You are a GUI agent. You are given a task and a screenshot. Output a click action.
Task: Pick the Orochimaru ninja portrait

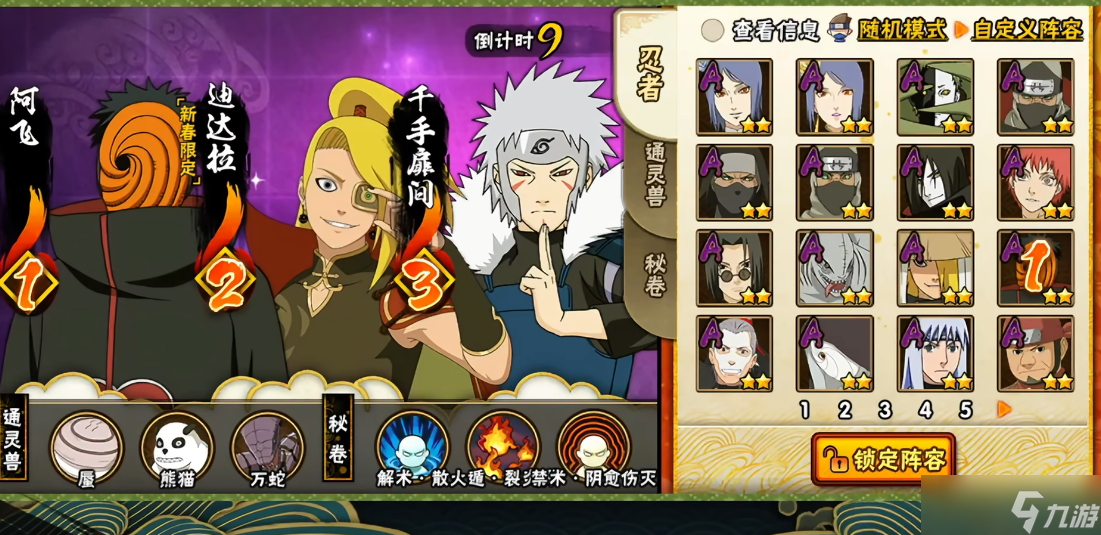point(935,182)
